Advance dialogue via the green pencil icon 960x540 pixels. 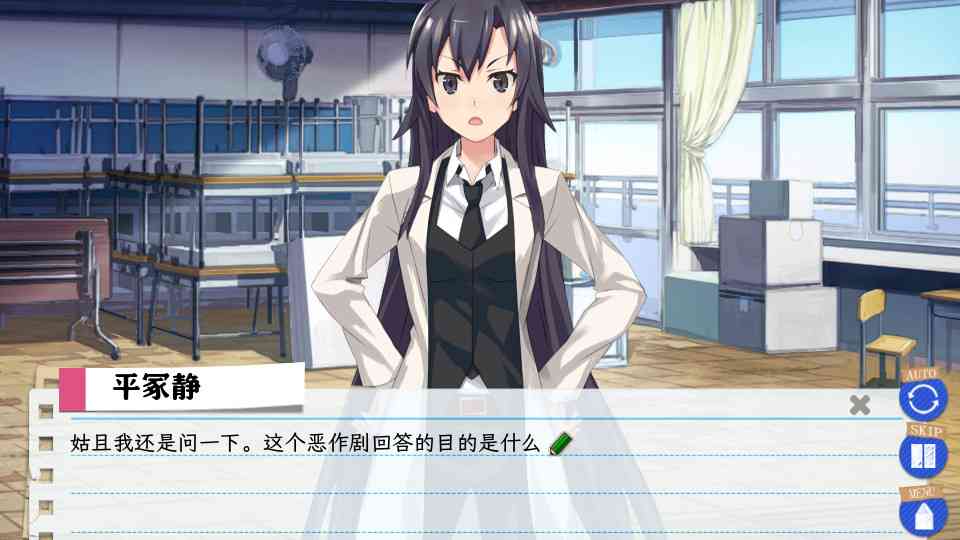pyautogui.click(x=561, y=443)
